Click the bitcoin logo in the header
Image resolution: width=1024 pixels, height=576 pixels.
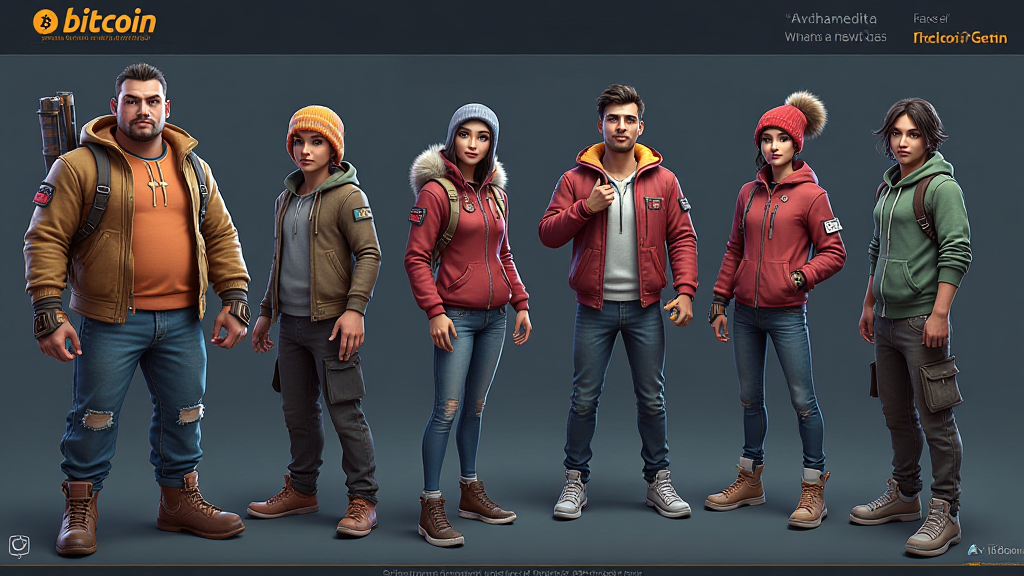point(94,21)
